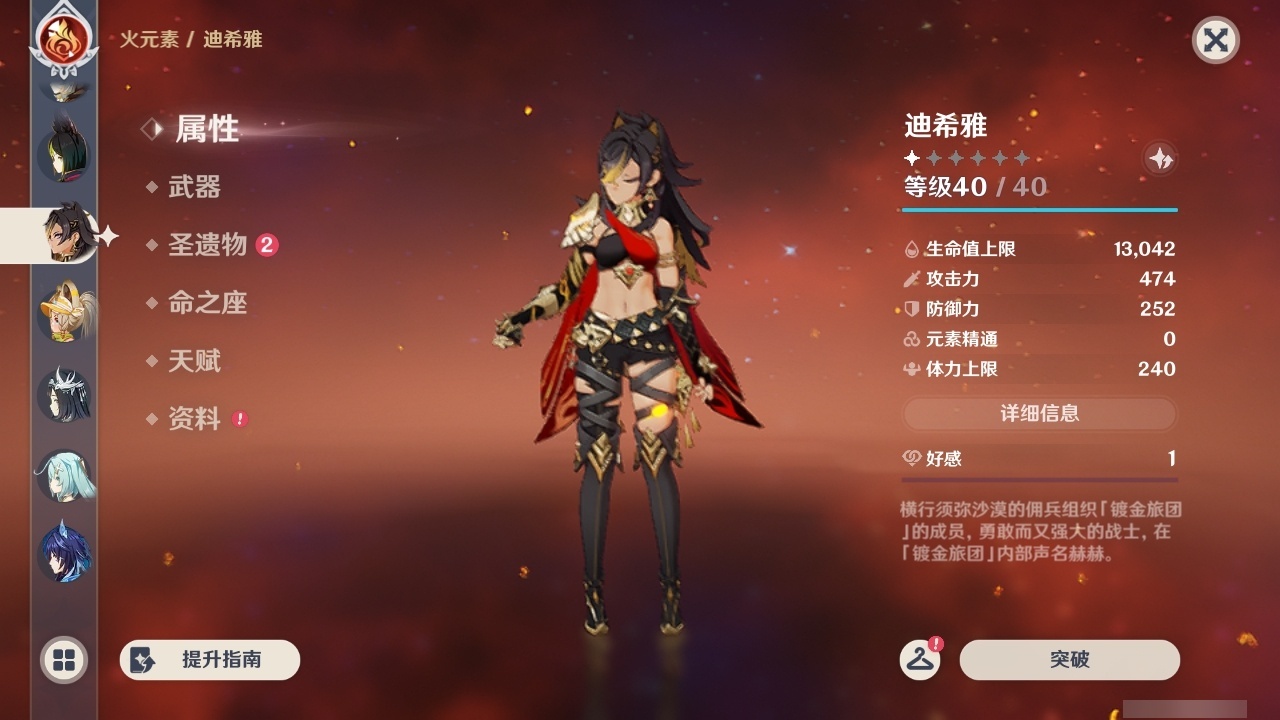Open the 天赋 talents section

(194, 361)
